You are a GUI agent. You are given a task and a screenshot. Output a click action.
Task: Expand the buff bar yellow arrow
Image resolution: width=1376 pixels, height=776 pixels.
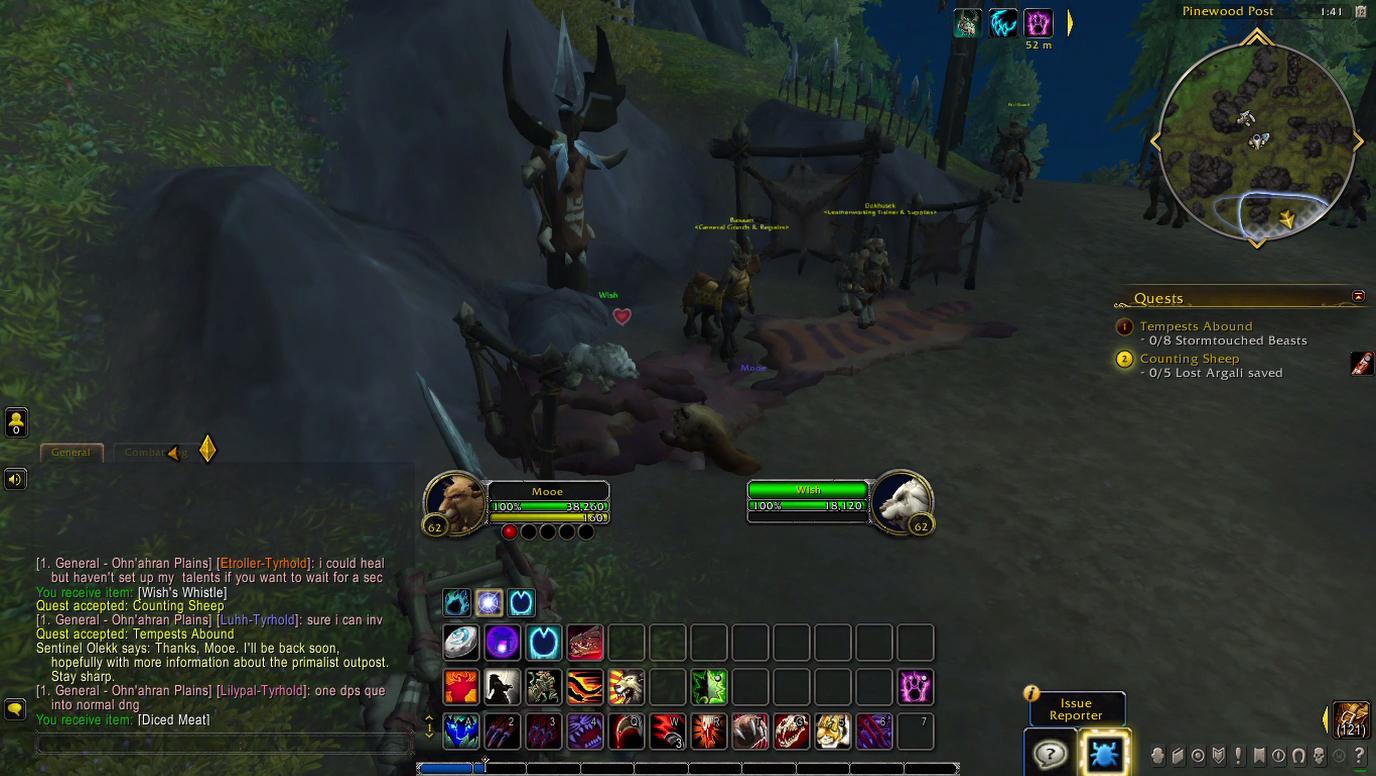click(x=1070, y=22)
